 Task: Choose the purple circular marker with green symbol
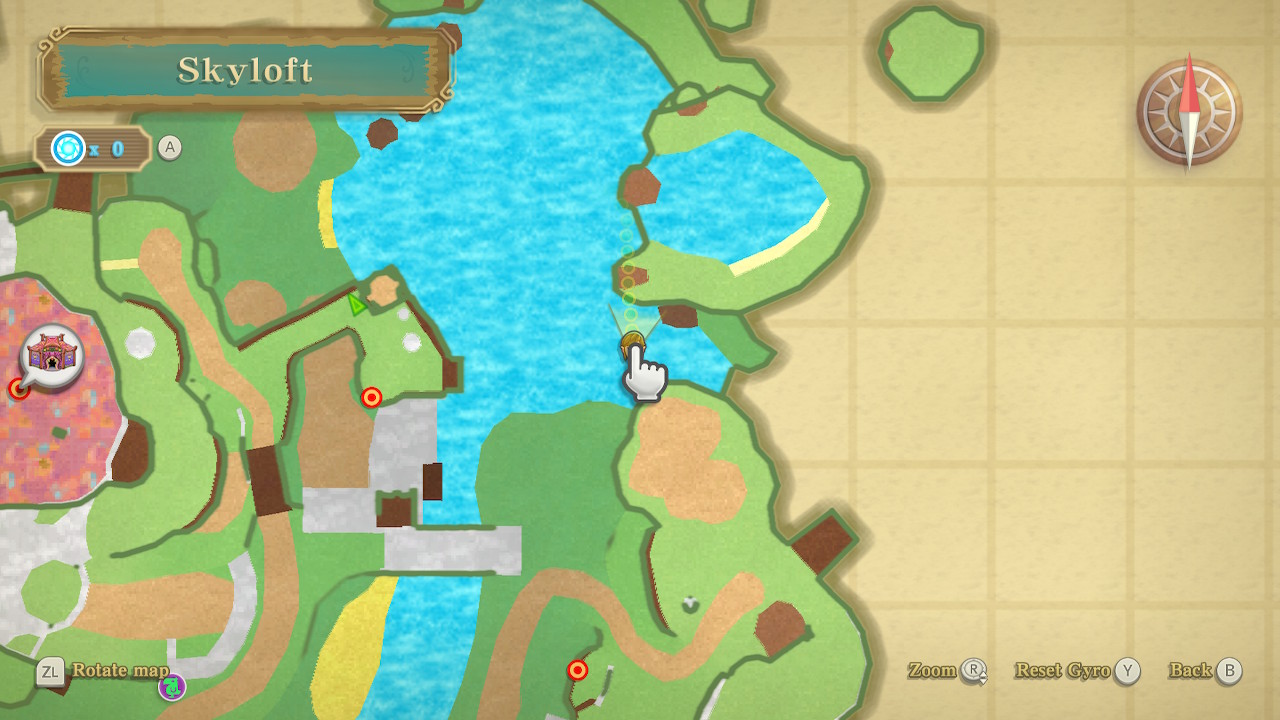pyautogui.click(x=172, y=687)
